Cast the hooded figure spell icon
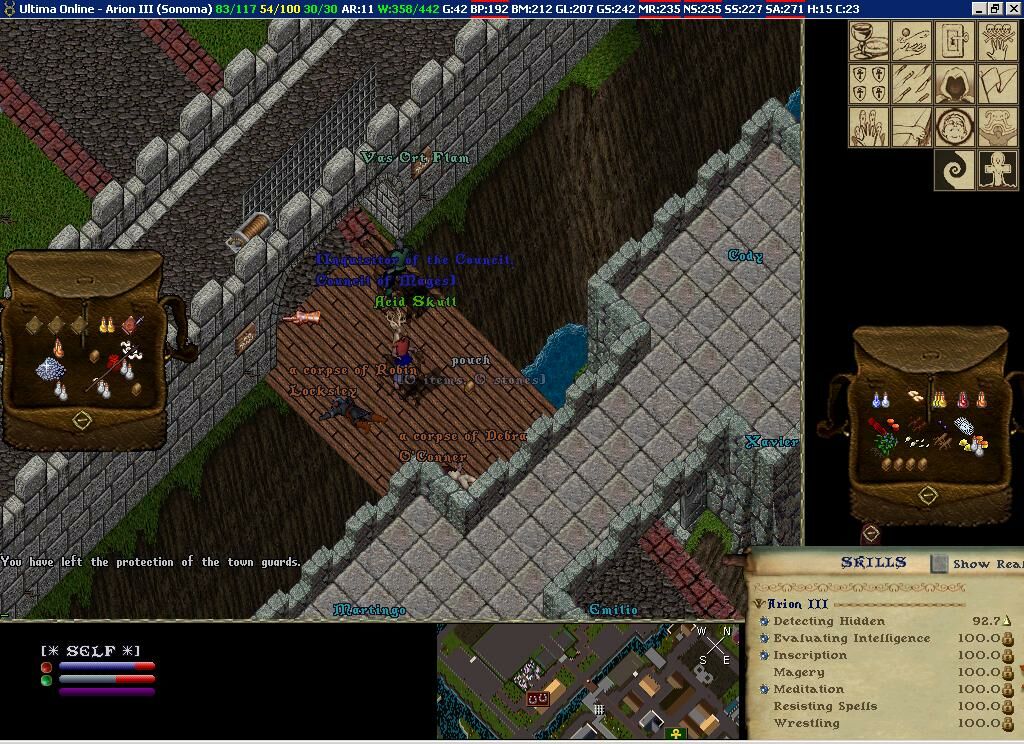This screenshot has height=744, width=1024. click(x=955, y=85)
